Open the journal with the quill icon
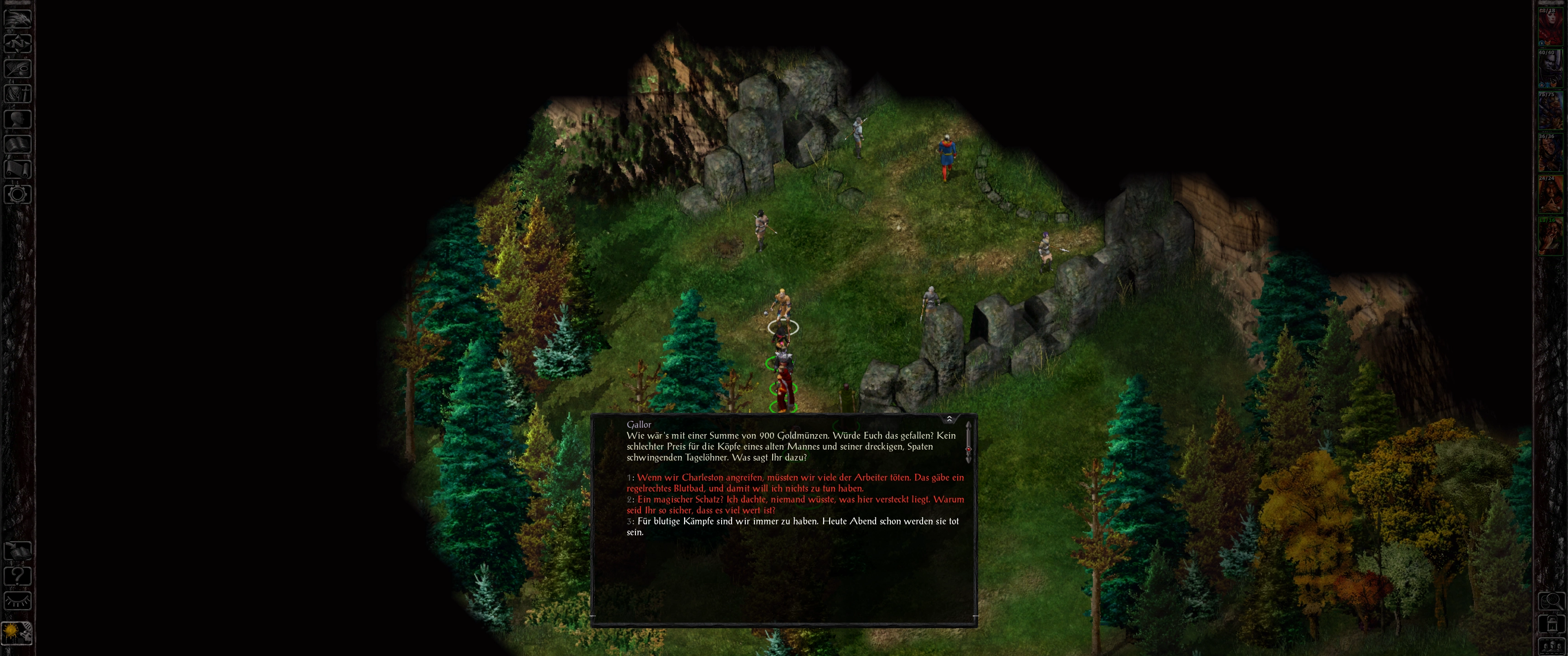This screenshot has height=656, width=1568. 18,68
